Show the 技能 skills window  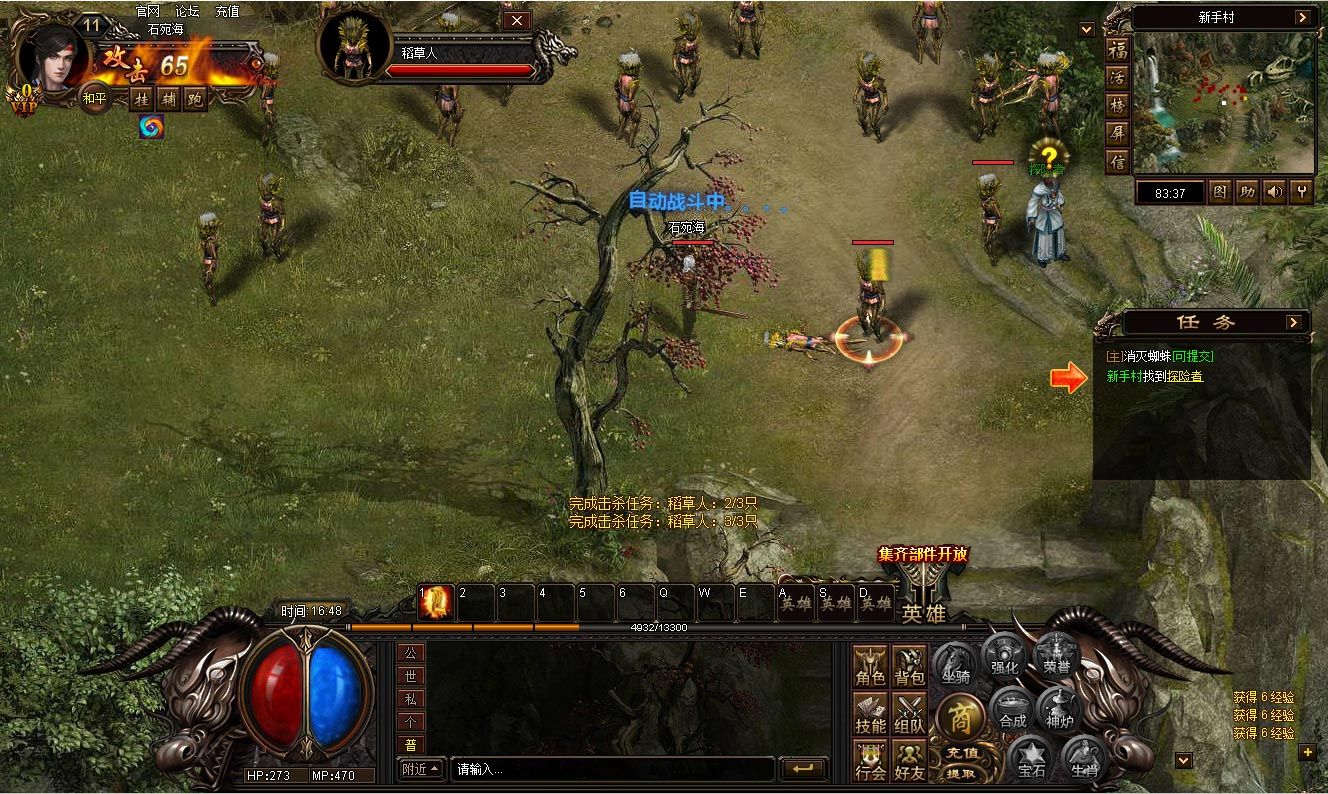[870, 714]
